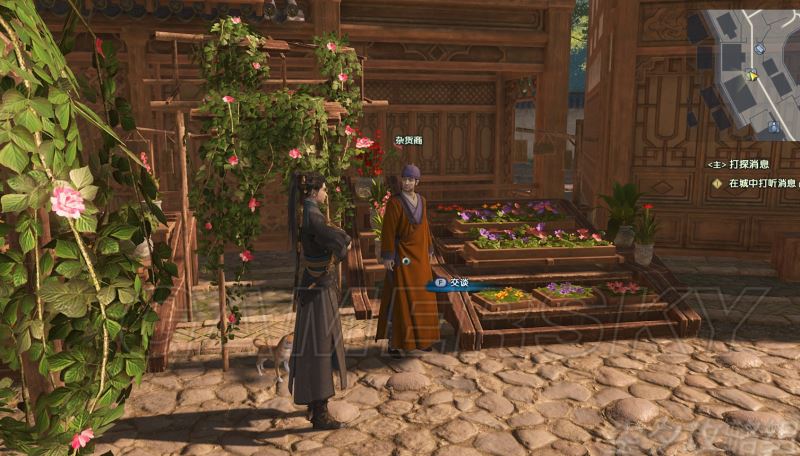Click the 在城中打听消息 quest objective
This screenshot has width=800, height=456.
coord(760,183)
